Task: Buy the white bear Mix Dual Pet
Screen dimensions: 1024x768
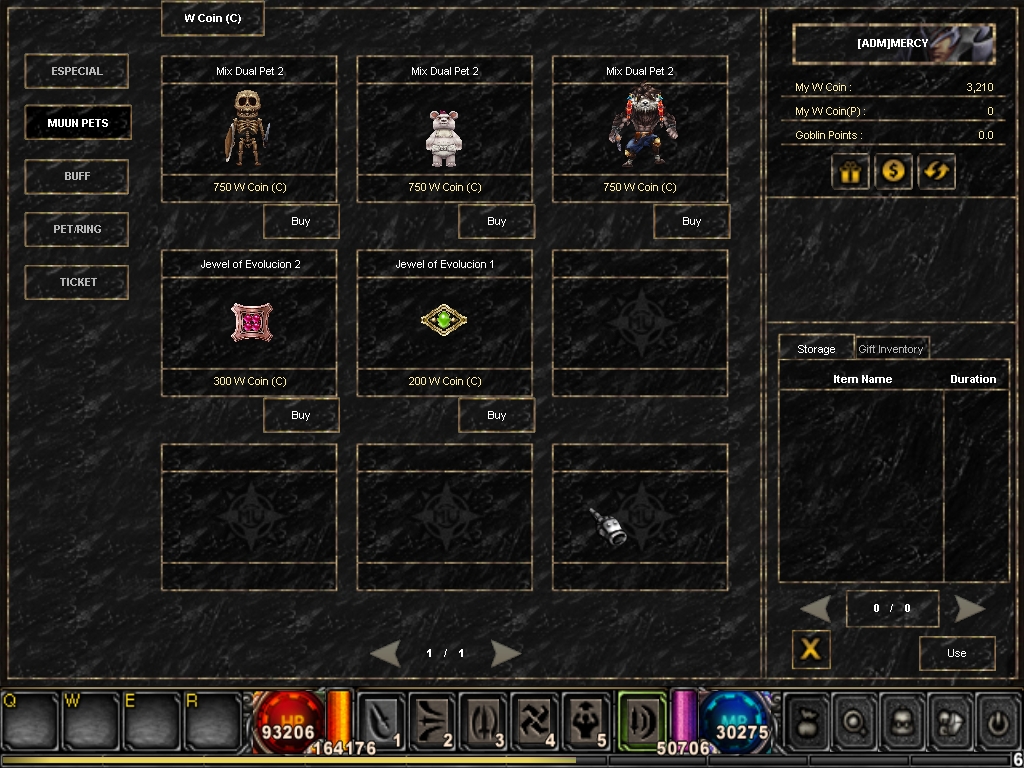Action: pyautogui.click(x=496, y=221)
